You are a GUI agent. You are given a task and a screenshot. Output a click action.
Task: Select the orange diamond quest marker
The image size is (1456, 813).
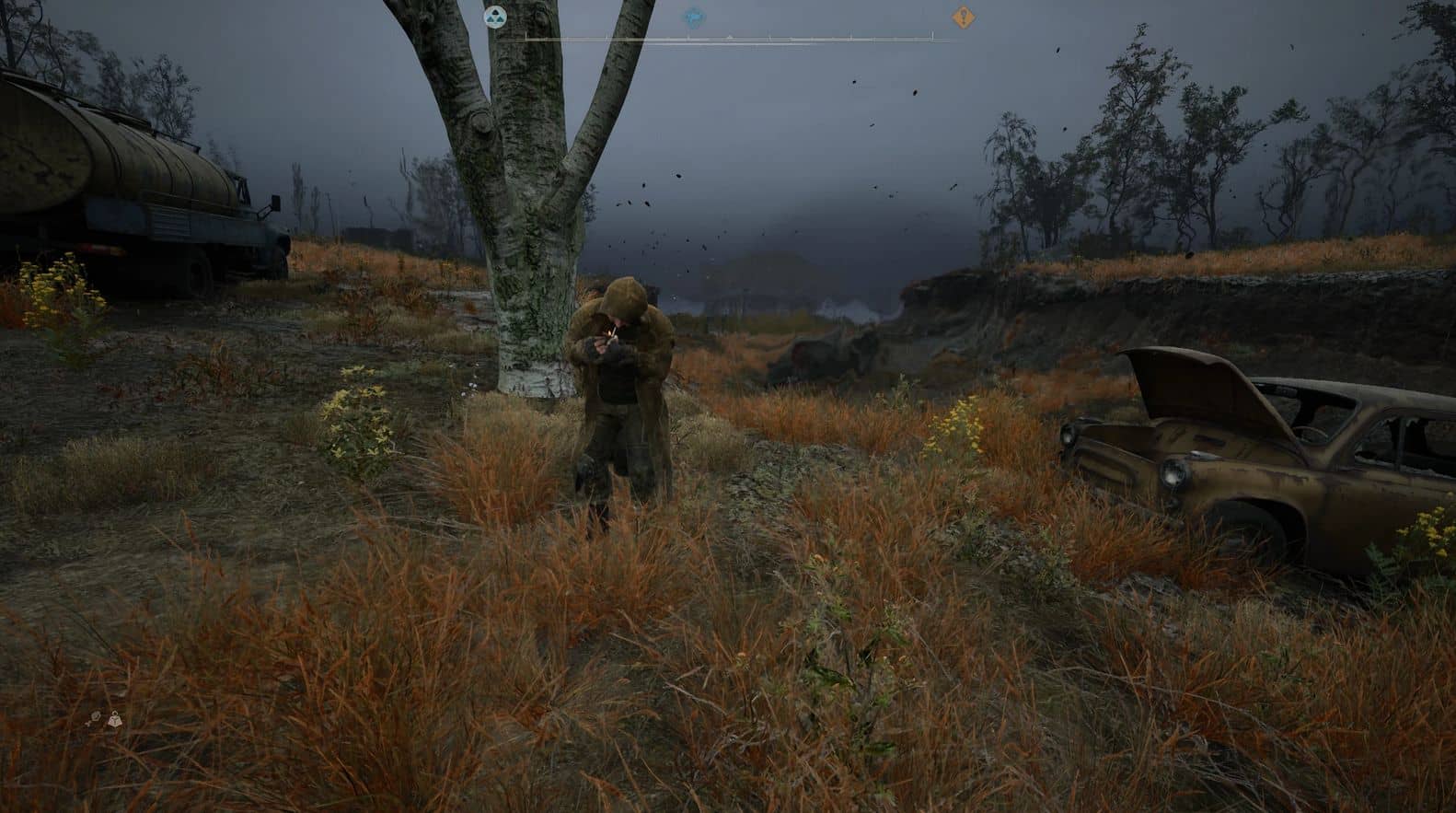pos(964,17)
